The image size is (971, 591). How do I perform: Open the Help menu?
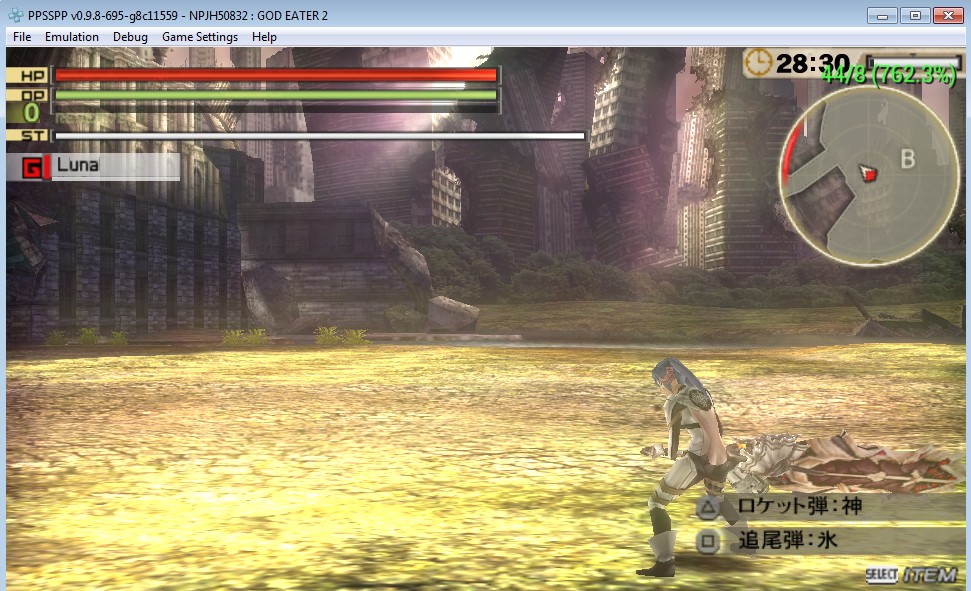[264, 37]
